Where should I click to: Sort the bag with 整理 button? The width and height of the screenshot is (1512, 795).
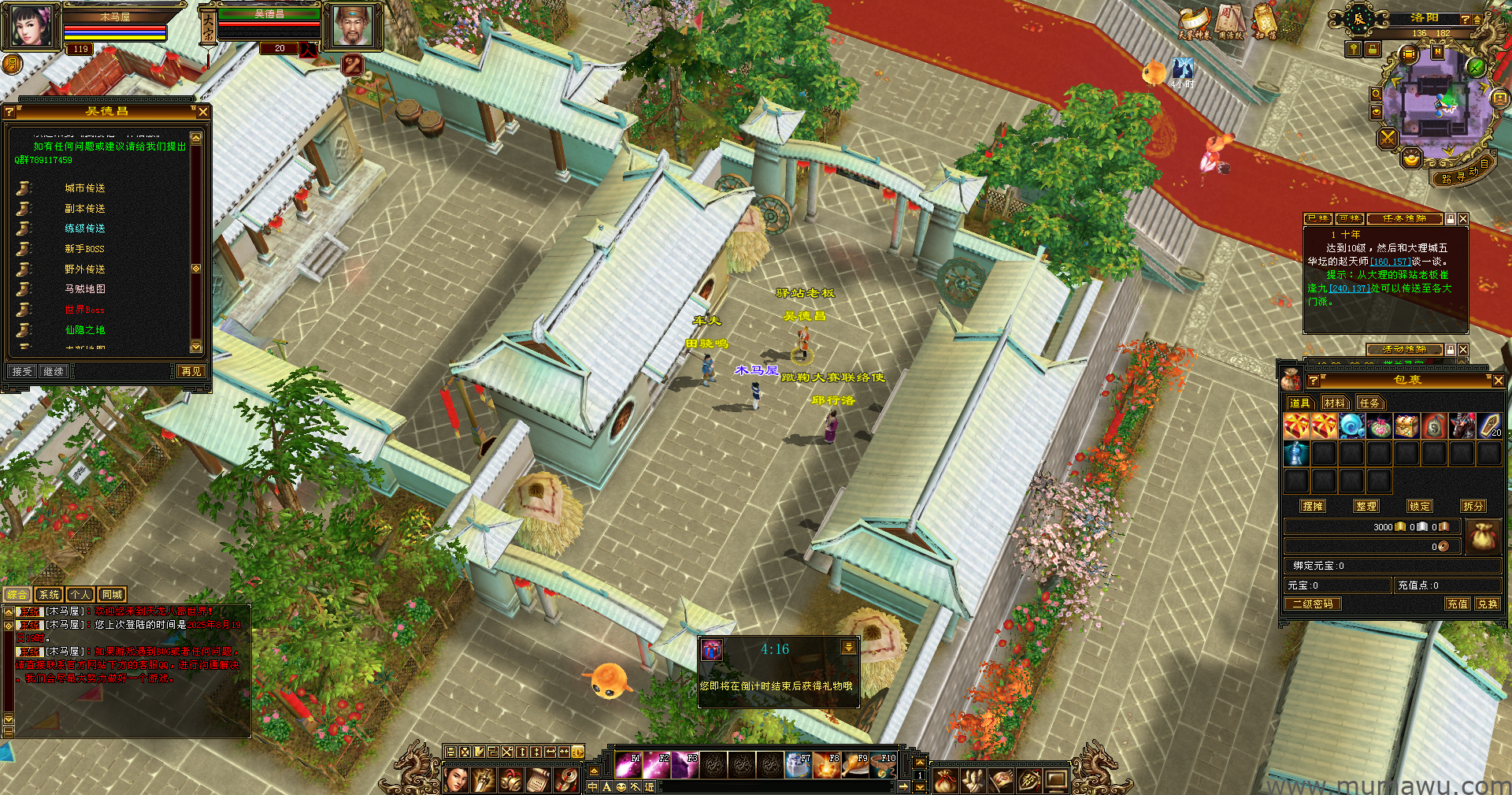1366,507
